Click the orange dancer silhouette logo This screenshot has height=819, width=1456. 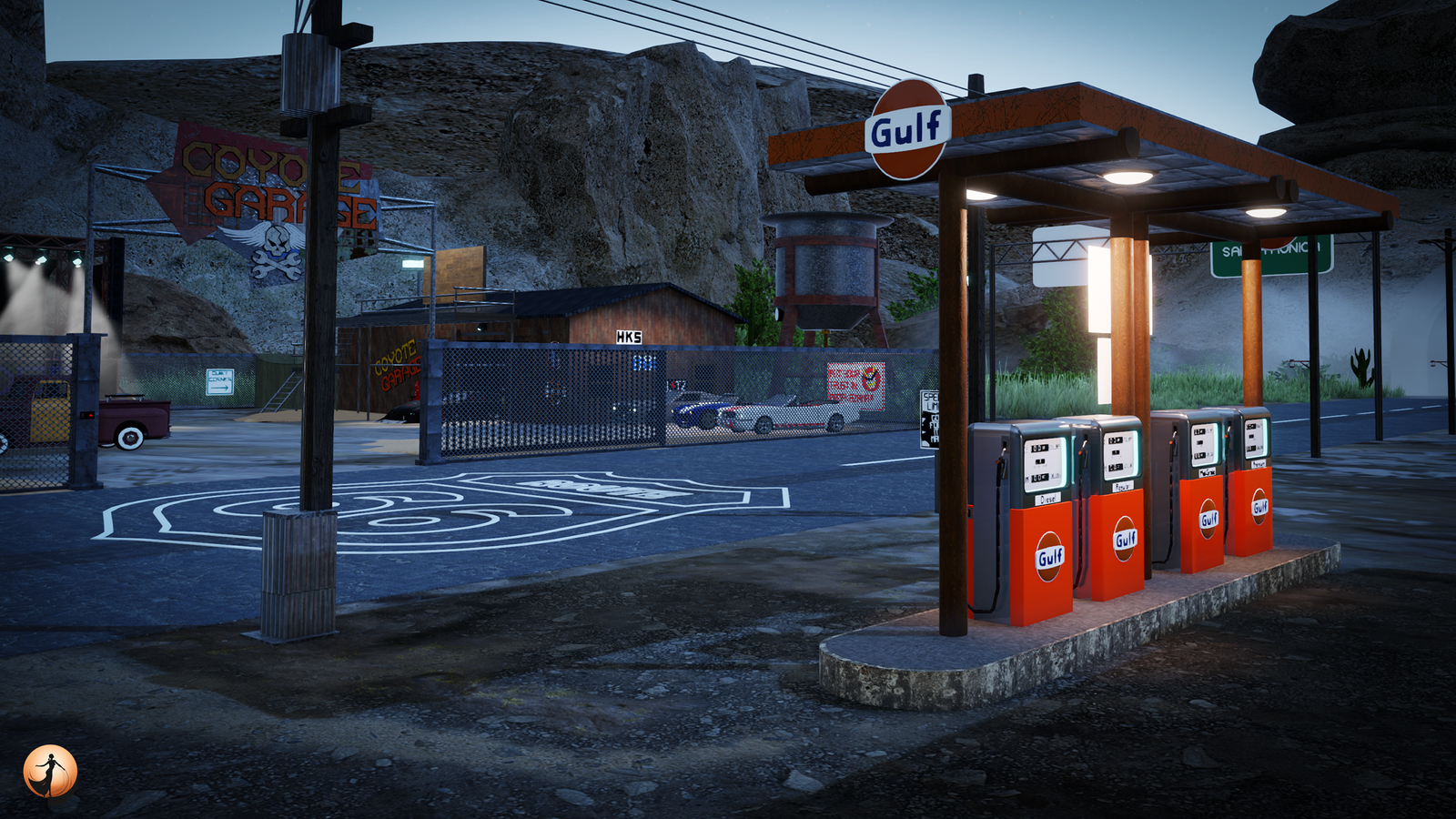(50, 772)
